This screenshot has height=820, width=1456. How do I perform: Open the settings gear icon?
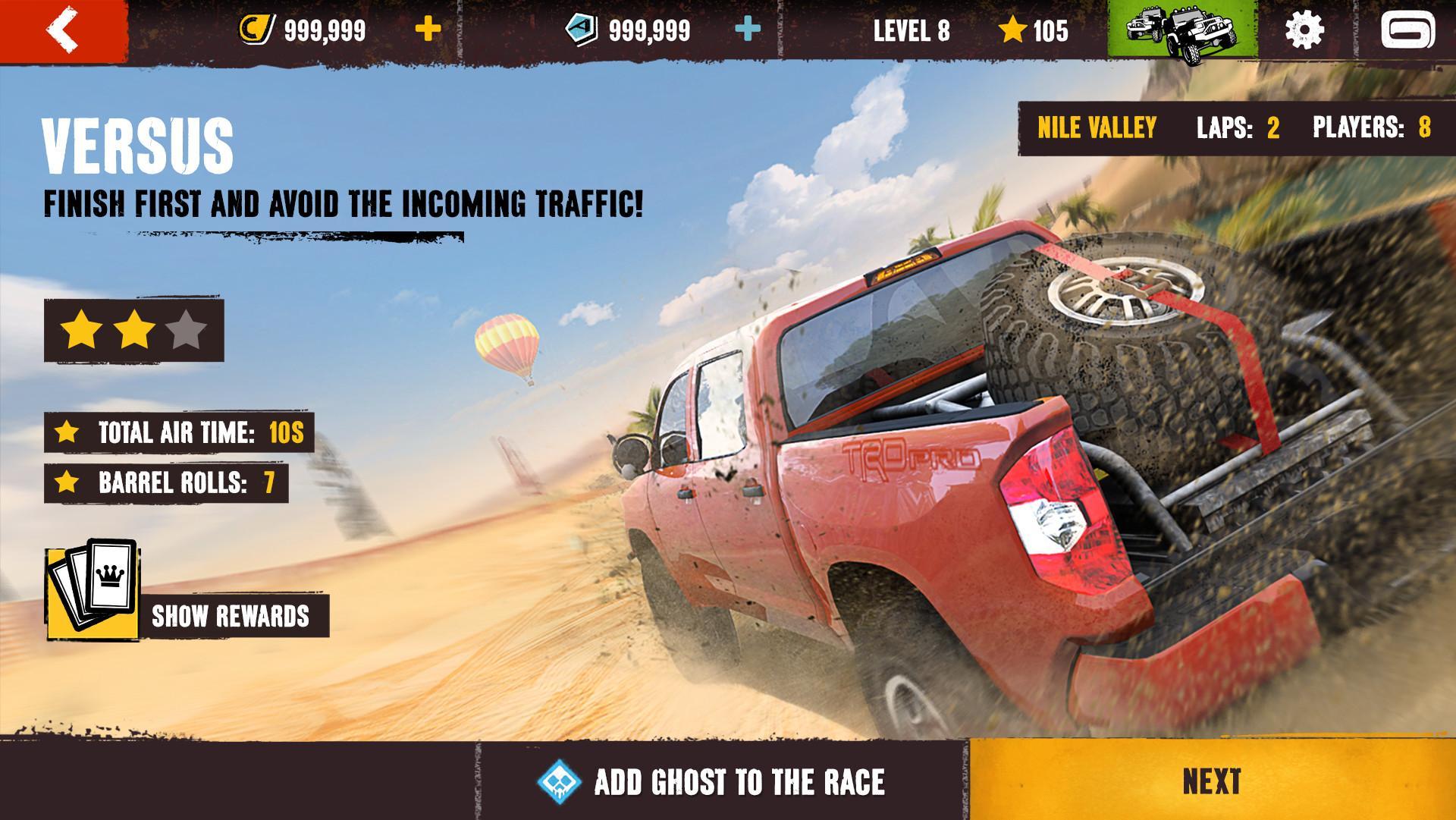tap(1304, 30)
